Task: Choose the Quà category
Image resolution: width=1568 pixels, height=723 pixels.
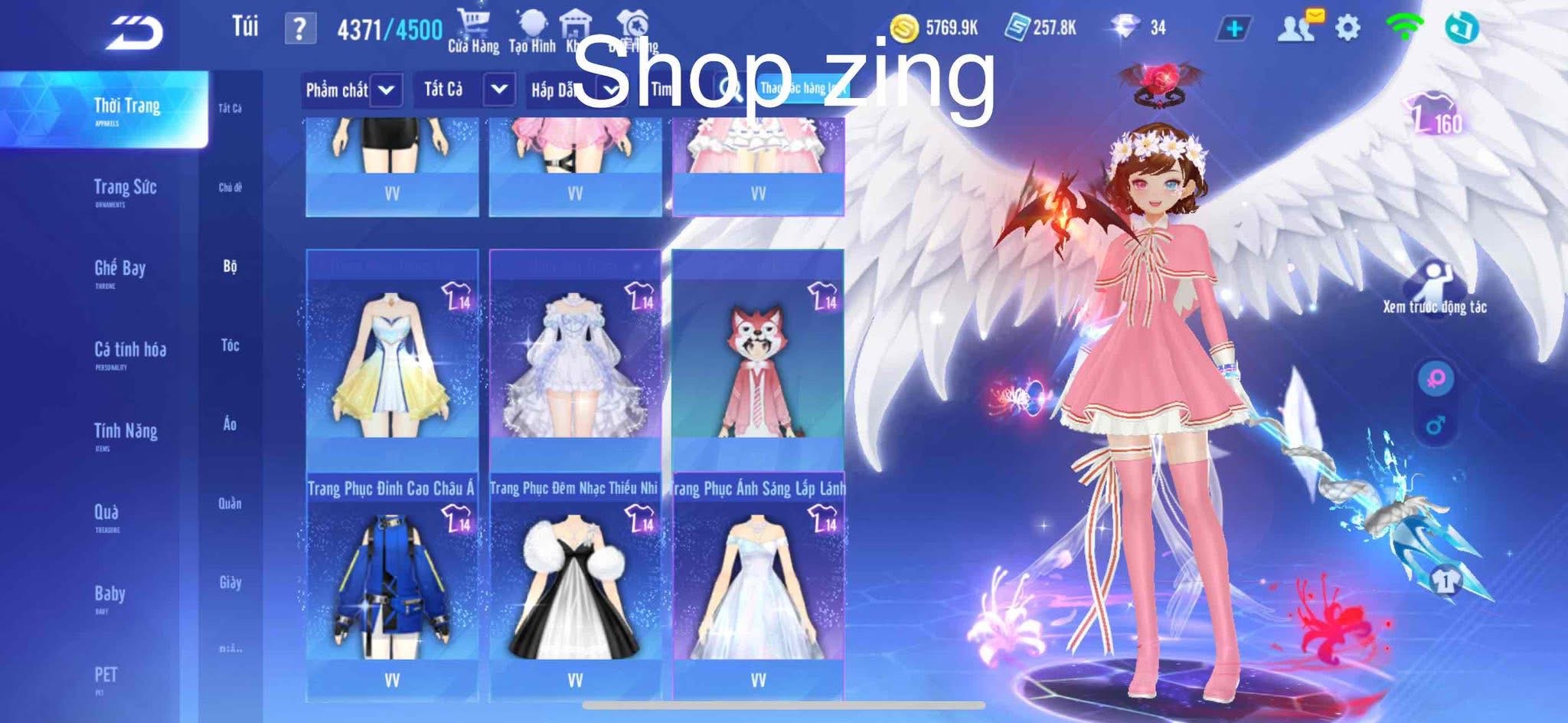Action: (106, 513)
